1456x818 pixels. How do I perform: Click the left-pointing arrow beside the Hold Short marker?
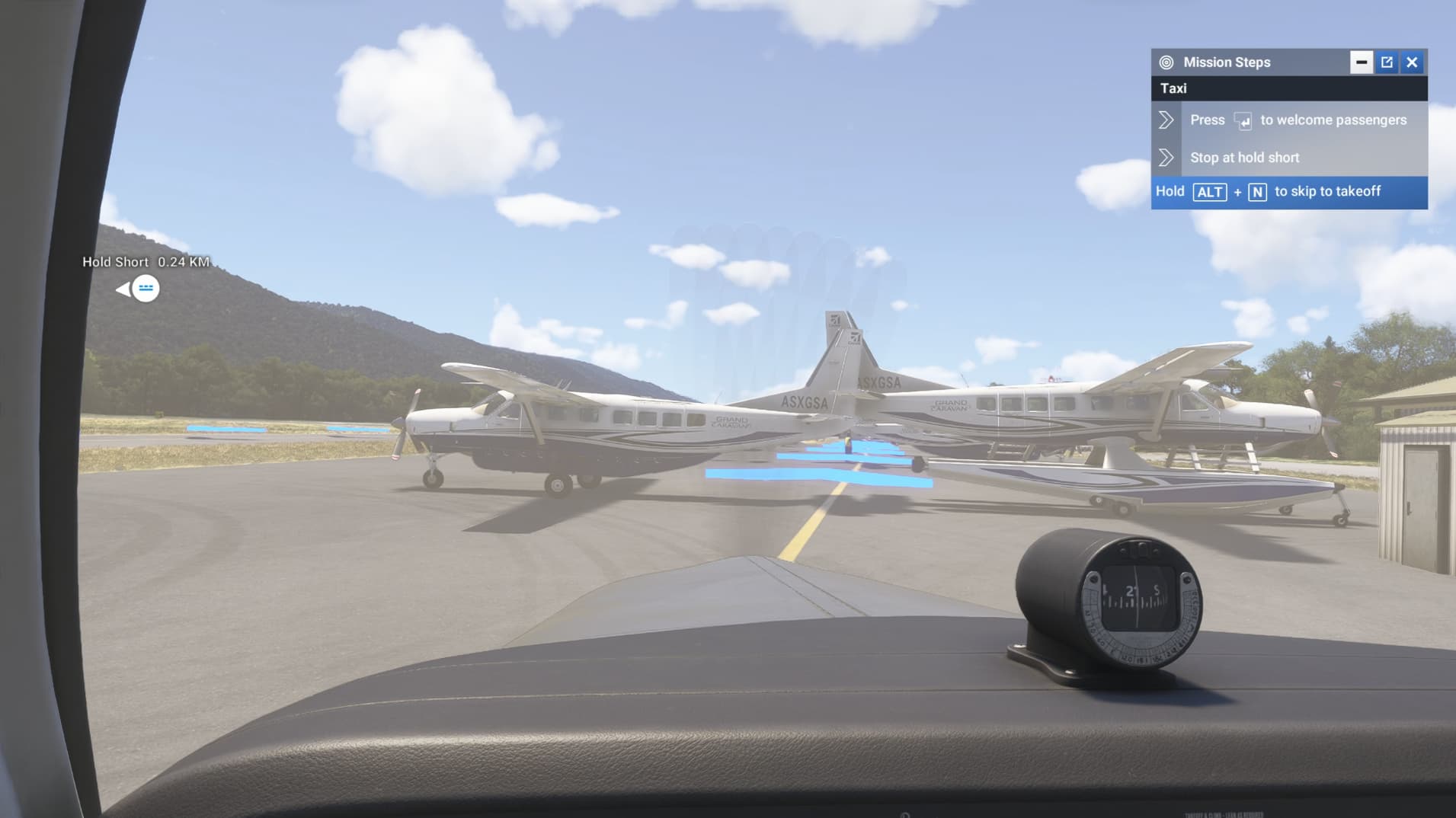[123, 289]
